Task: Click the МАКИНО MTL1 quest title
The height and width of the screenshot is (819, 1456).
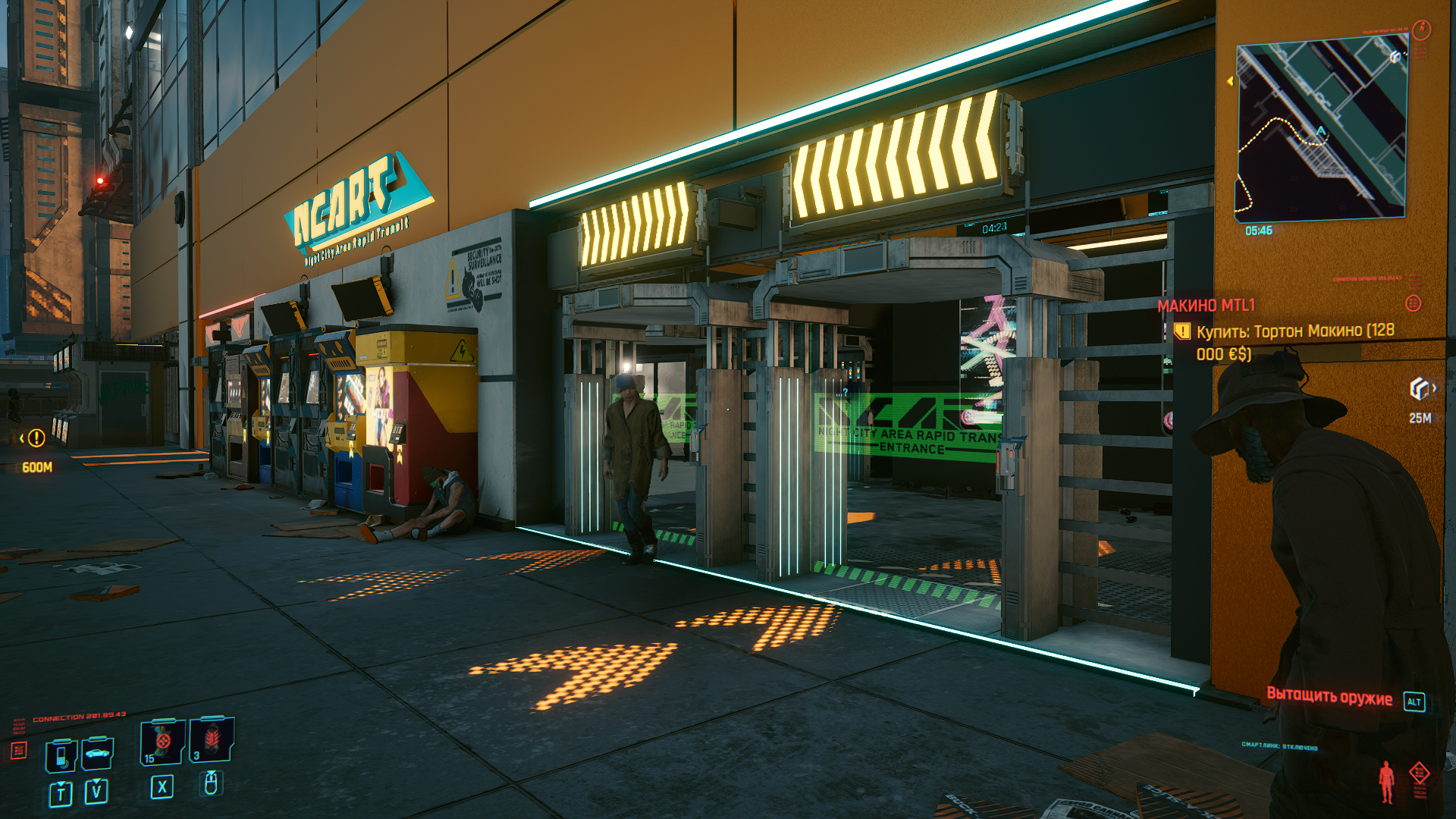Action: click(1206, 305)
